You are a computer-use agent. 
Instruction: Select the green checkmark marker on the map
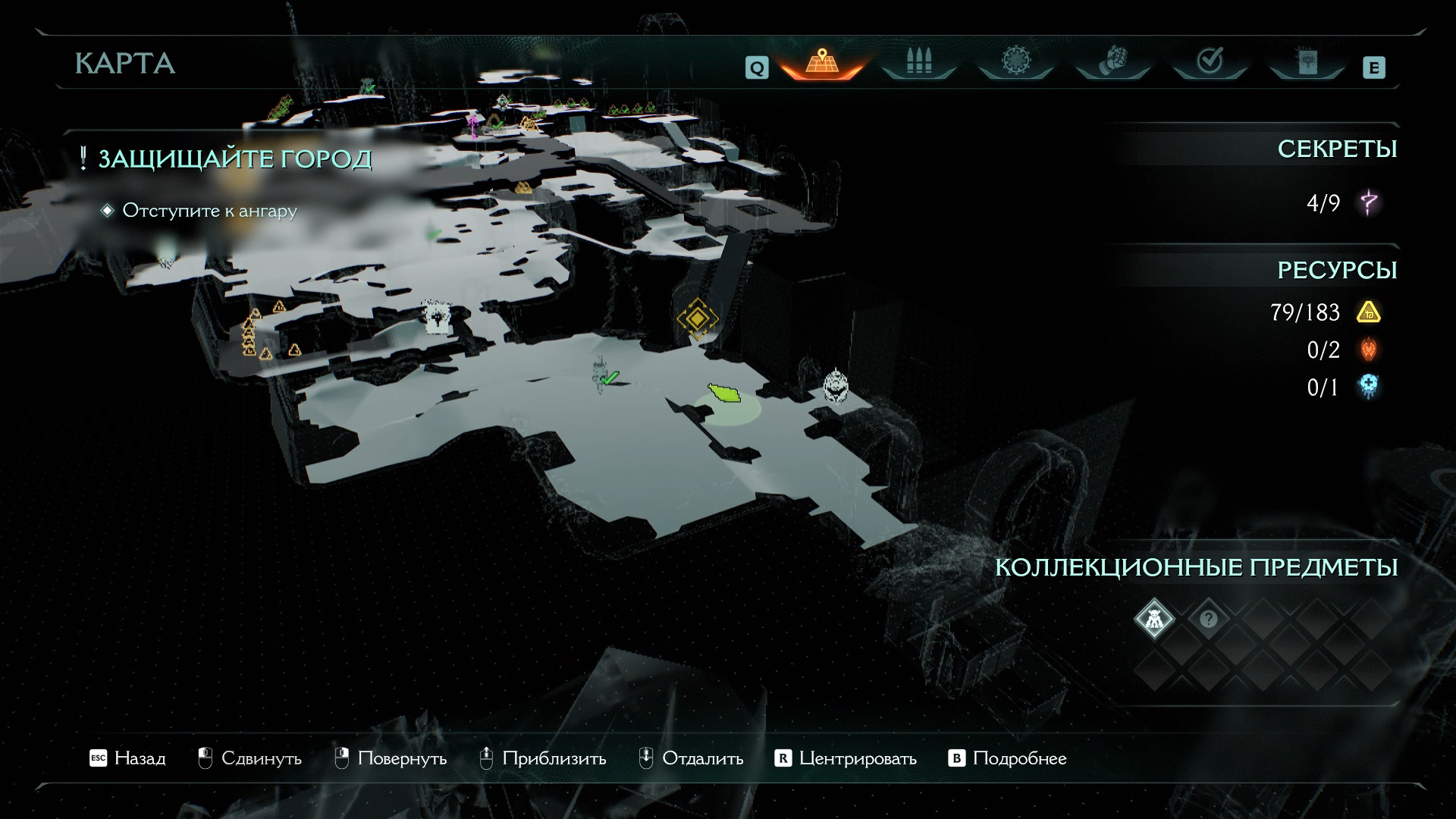click(608, 377)
